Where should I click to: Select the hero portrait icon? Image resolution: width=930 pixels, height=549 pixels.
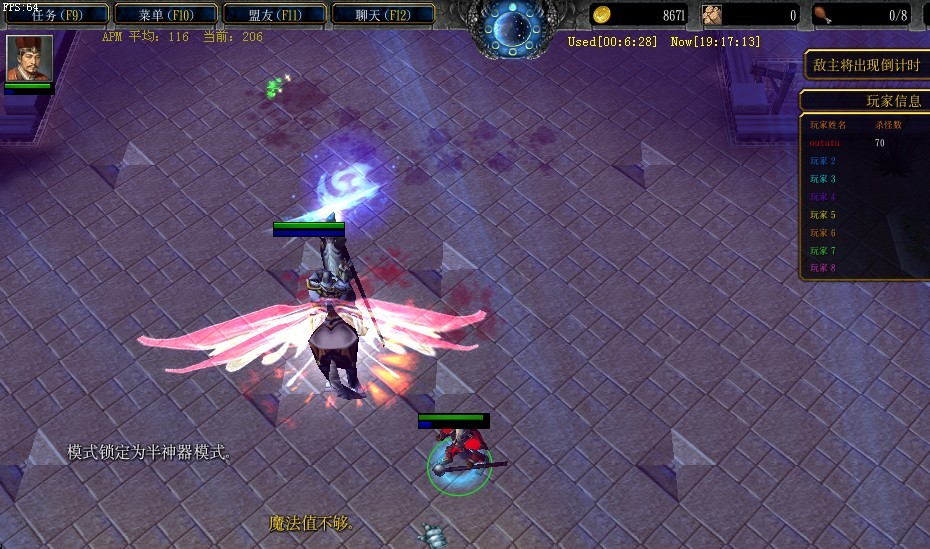coord(29,58)
